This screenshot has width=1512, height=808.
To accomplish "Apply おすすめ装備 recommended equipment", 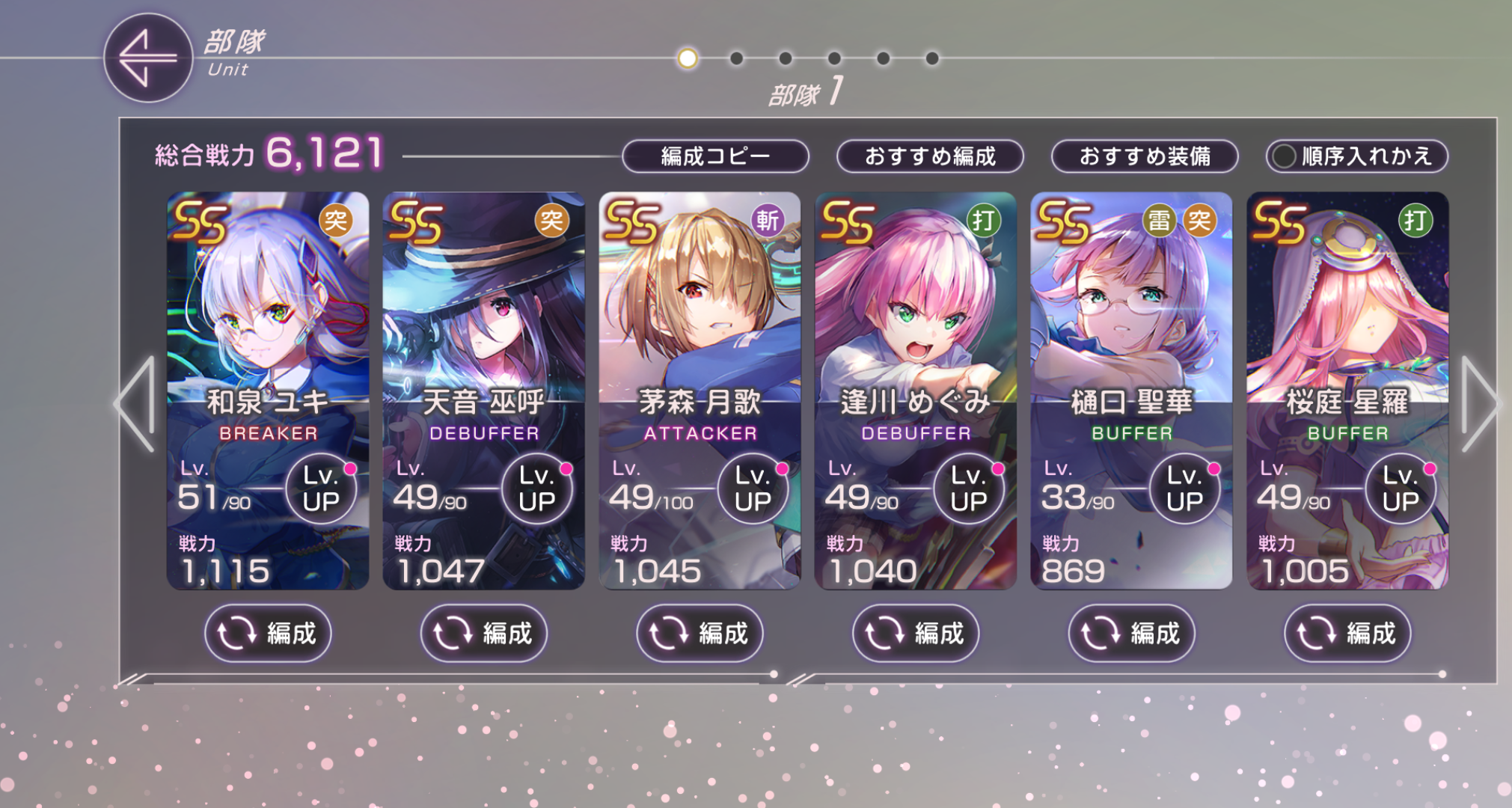I will (1145, 156).
